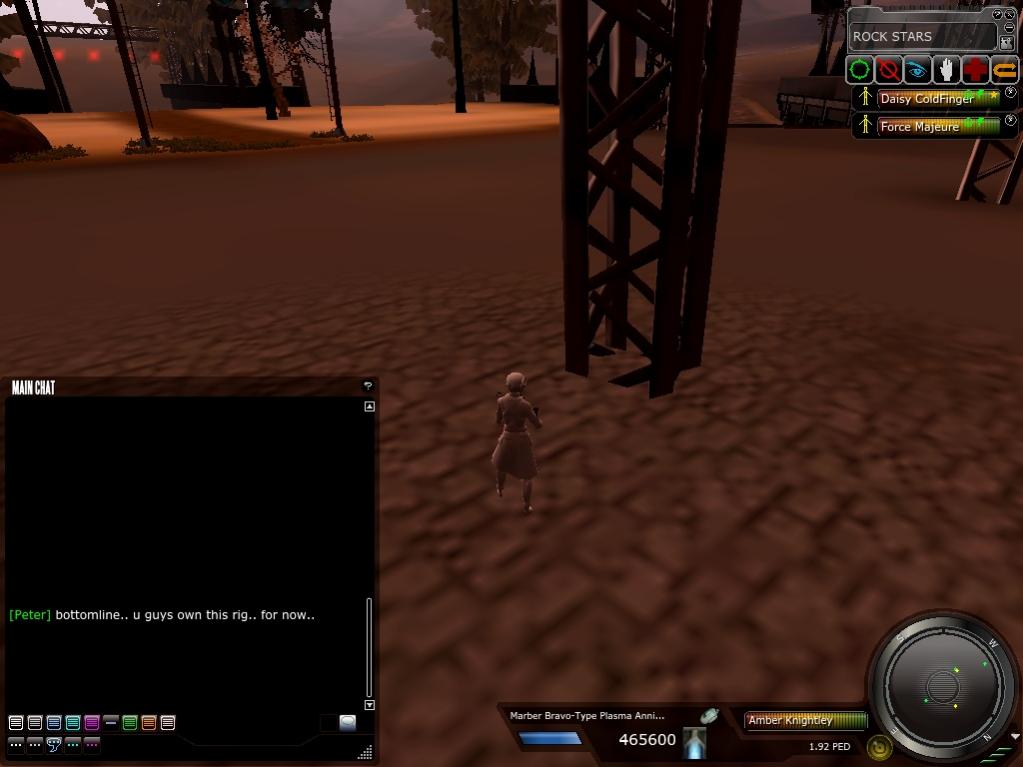The image size is (1023, 767).
Task: Click the yellow circular icon beside the radar
Action: tap(880, 747)
